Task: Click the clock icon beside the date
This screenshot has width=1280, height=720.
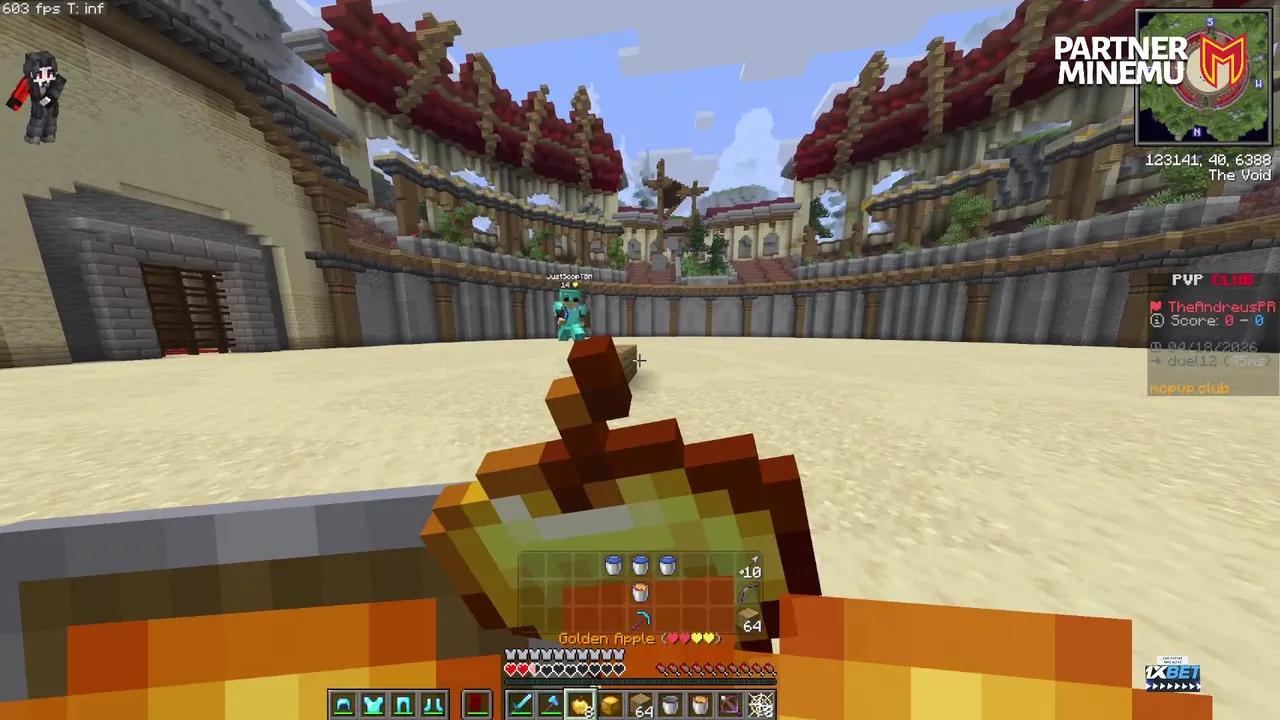Action: [x=1156, y=346]
